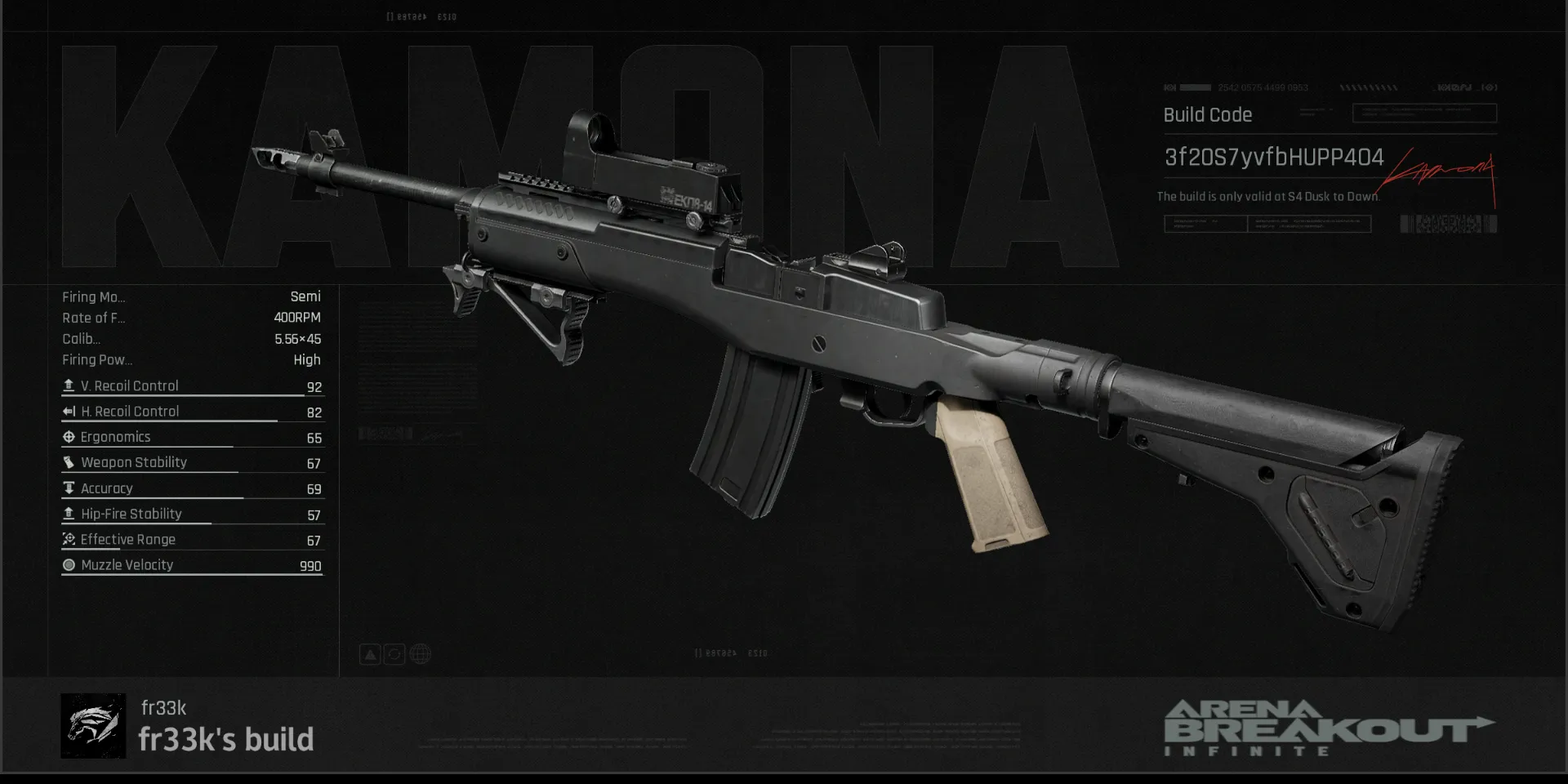This screenshot has height=784, width=1568.
Task: Toggle the warning triangle option below the rifle
Action: [x=370, y=653]
